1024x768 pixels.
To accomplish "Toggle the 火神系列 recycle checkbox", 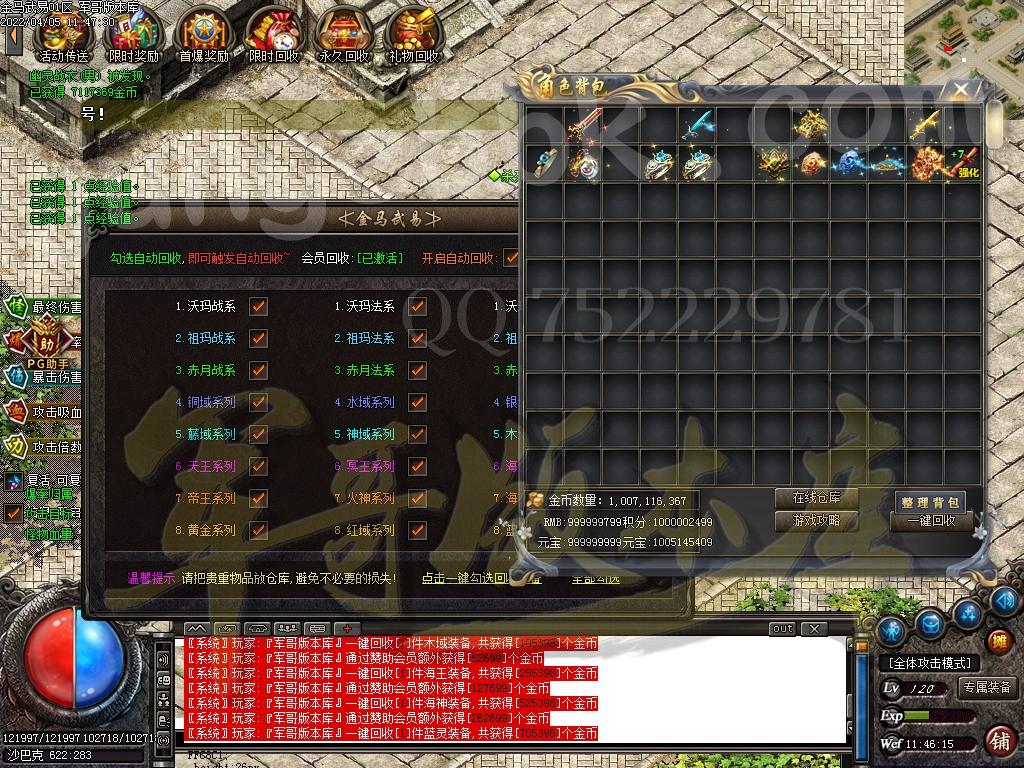I will tap(417, 498).
